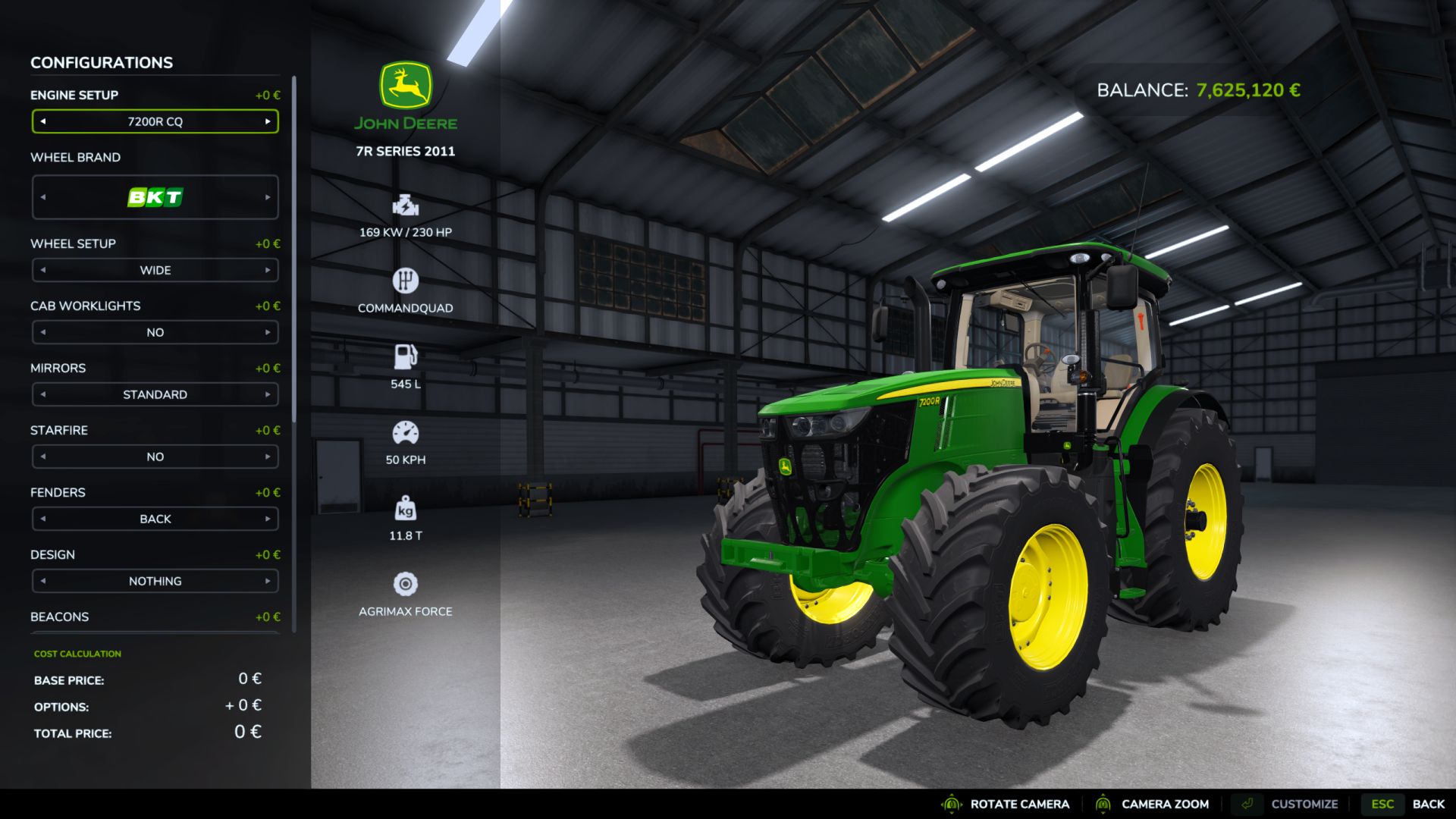Click the configurations list scrollbar
This screenshot has height=819, width=1456.
click(x=293, y=250)
